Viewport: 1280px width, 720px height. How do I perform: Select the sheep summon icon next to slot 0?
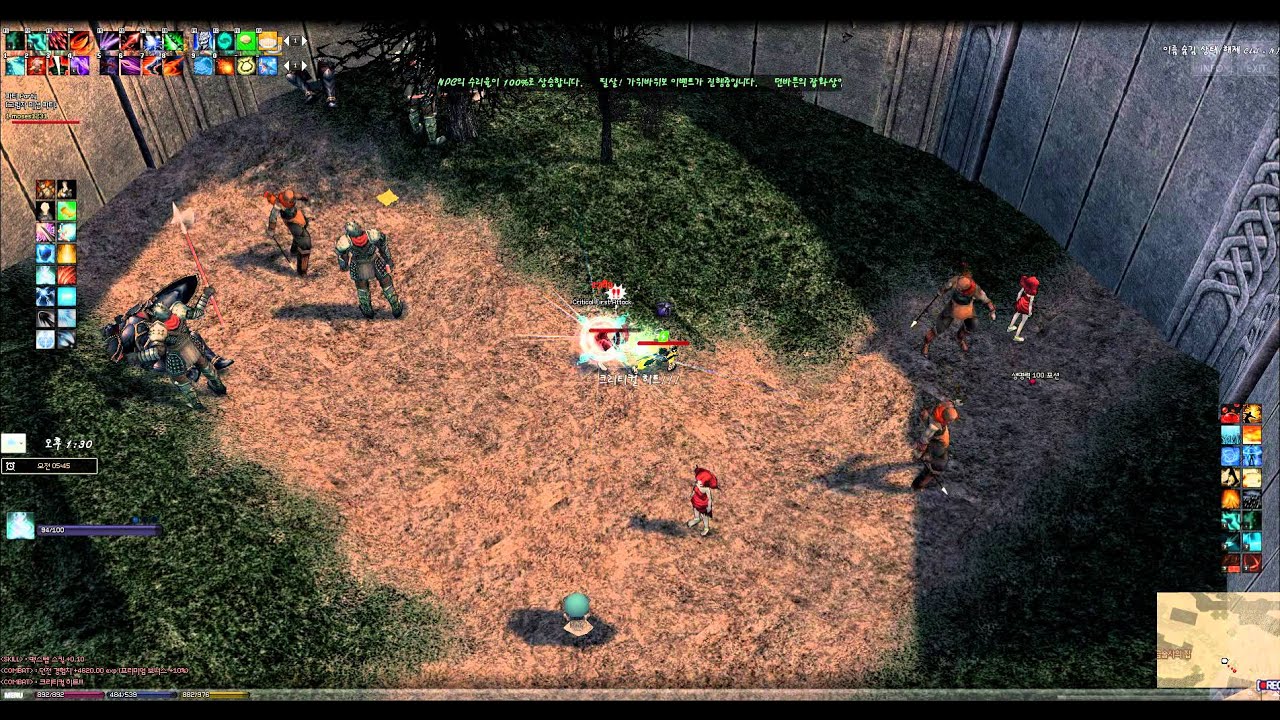(x=247, y=64)
